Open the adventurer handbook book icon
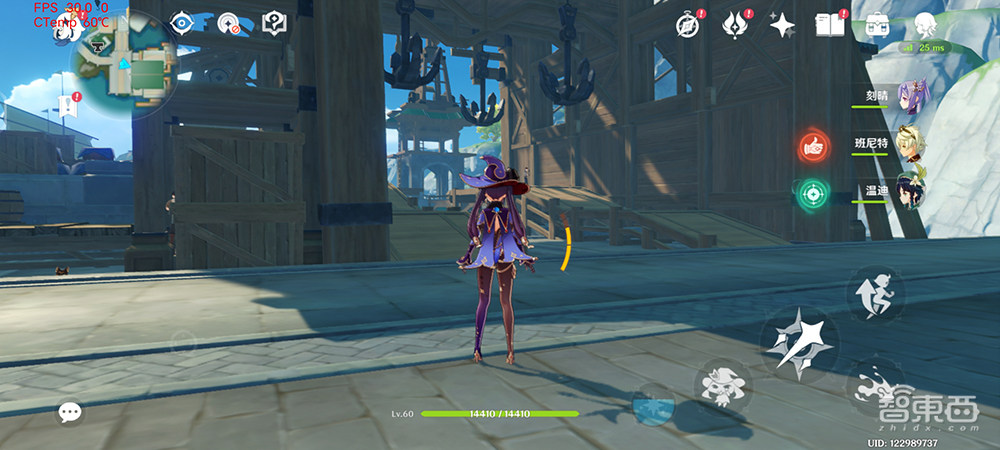The image size is (1000, 450). [x=830, y=24]
